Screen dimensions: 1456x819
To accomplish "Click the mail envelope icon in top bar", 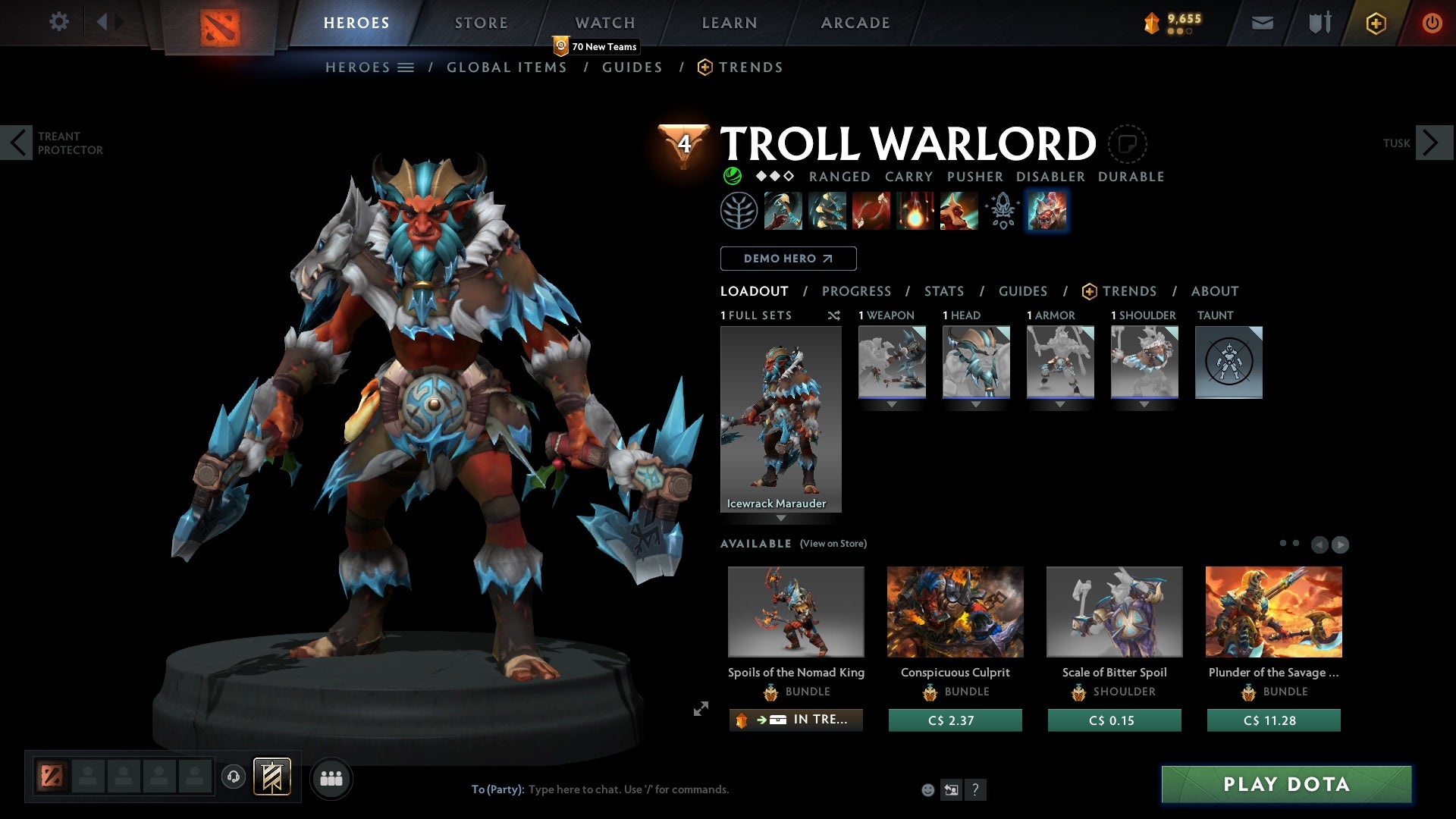I will [x=1261, y=22].
